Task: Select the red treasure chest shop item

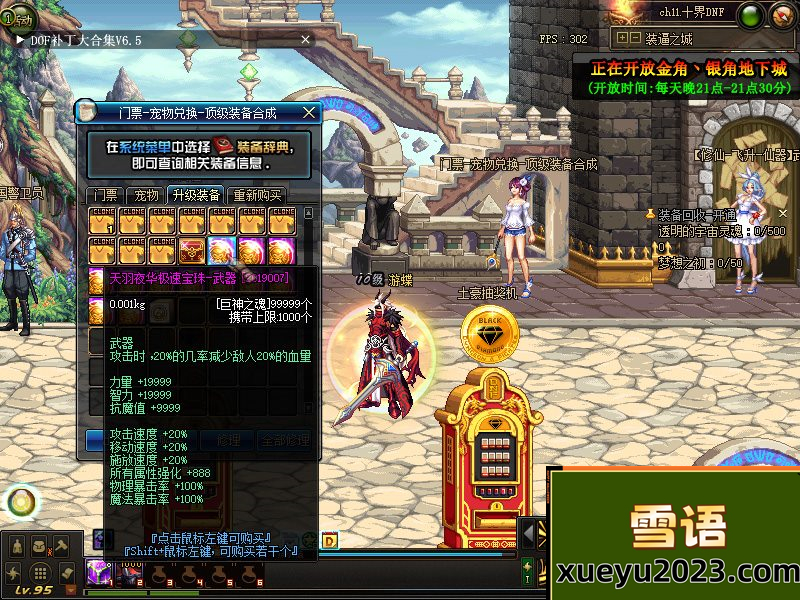Action: [193, 248]
